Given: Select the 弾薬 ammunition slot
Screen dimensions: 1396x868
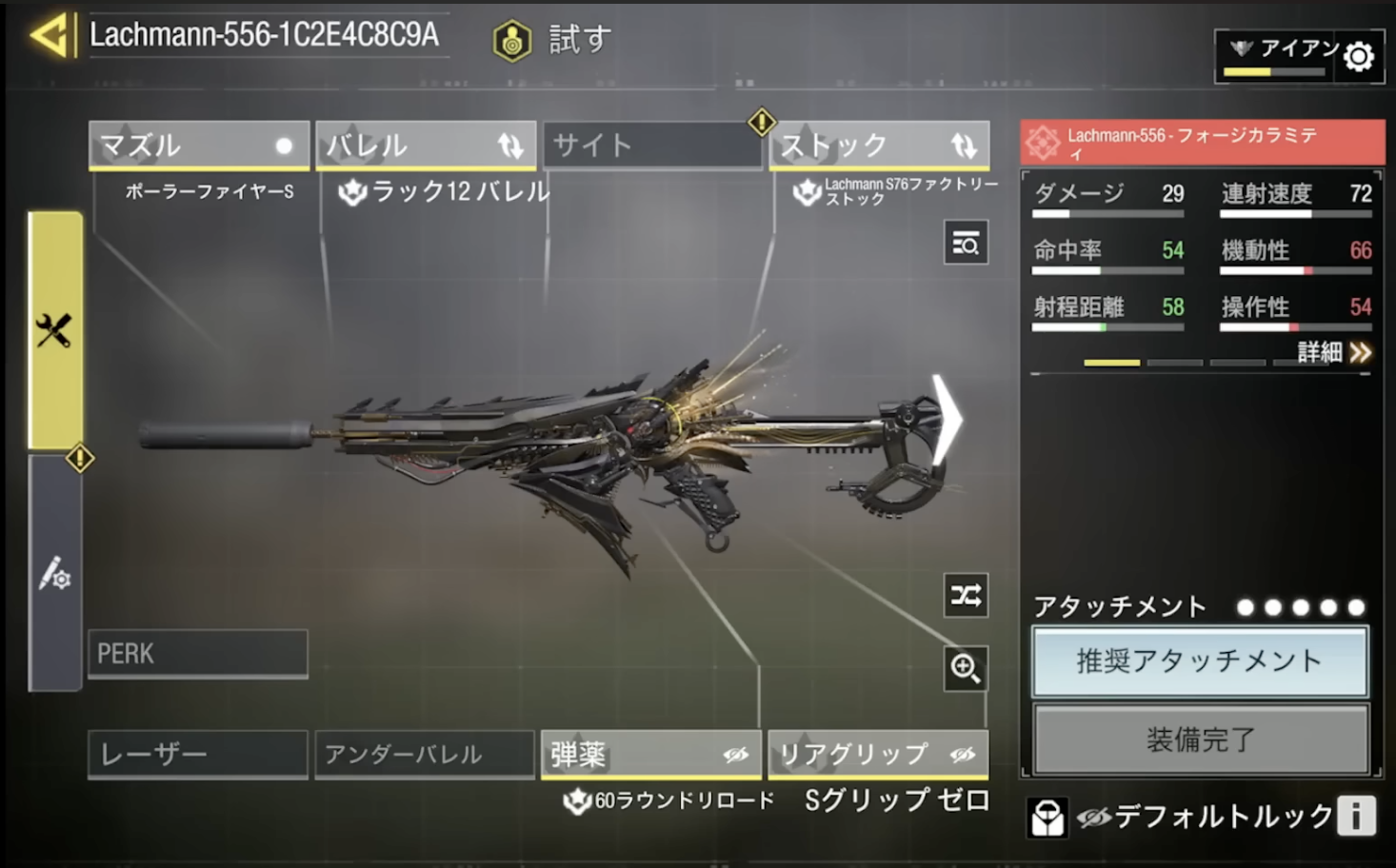Looking at the screenshot, I should 650,755.
